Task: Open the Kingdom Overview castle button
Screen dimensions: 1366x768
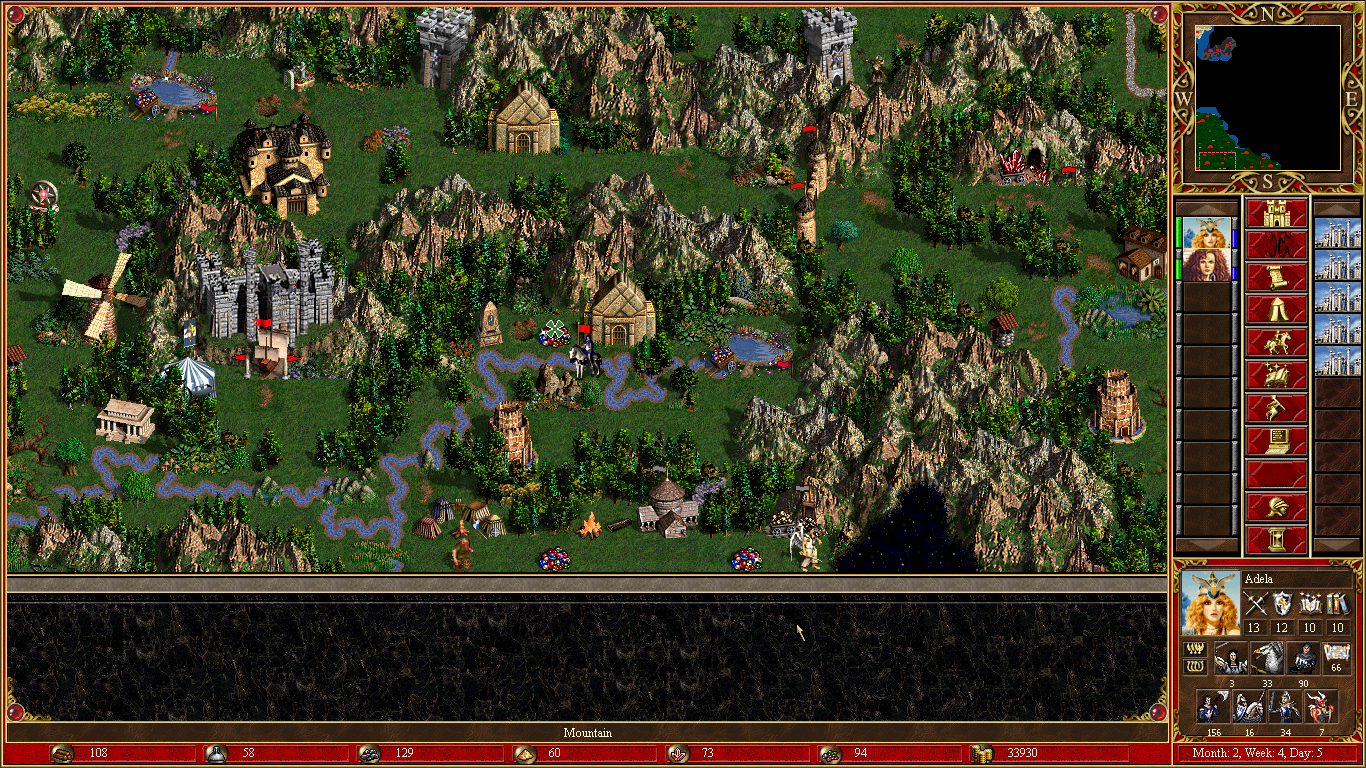Action: pyautogui.click(x=1276, y=213)
